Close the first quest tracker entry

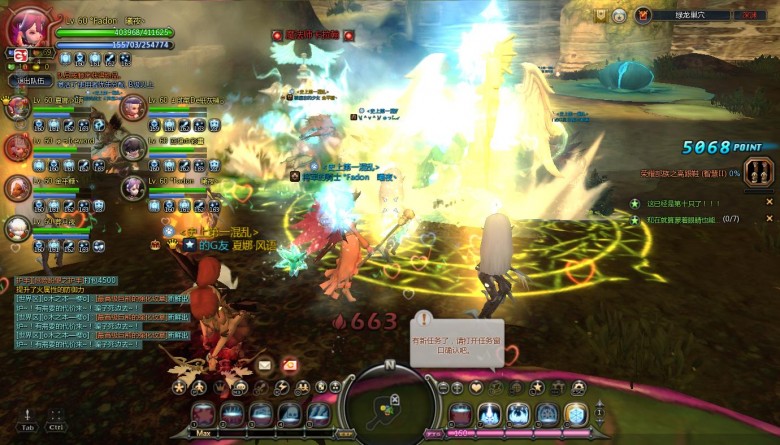coord(769,202)
